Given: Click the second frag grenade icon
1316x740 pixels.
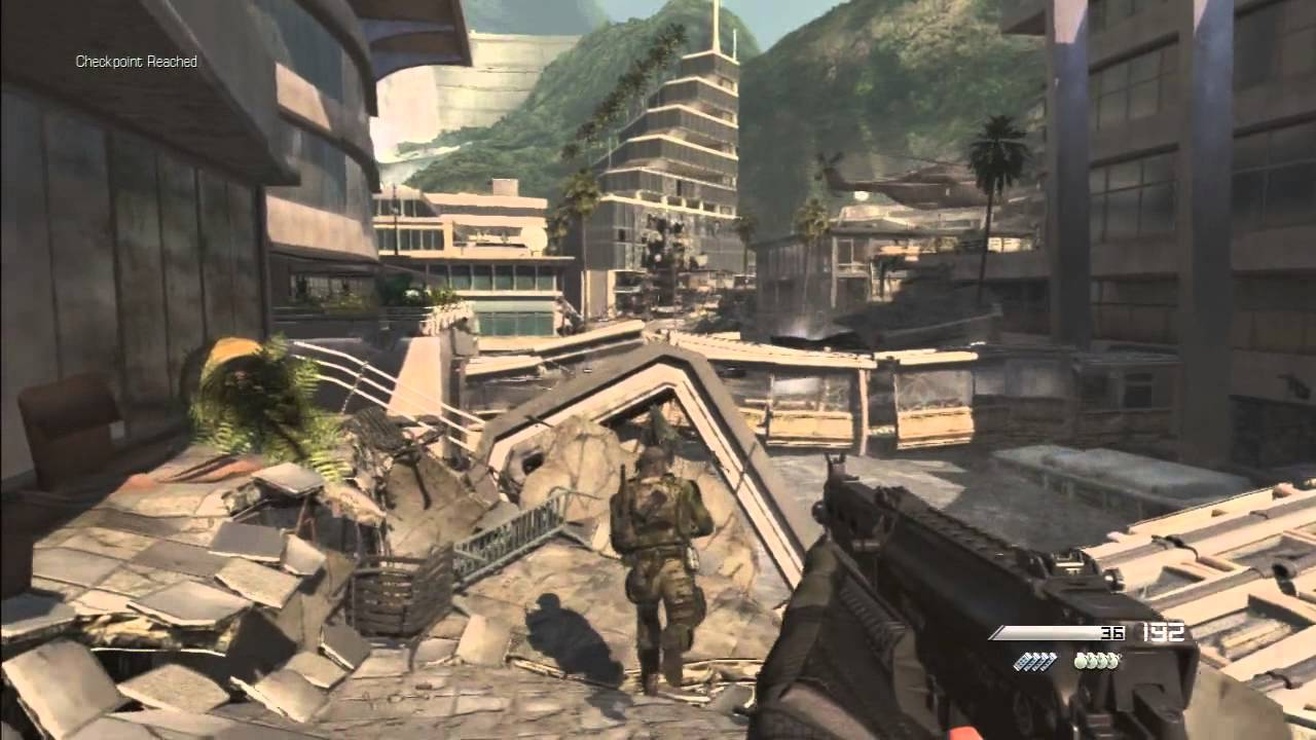Looking at the screenshot, I should click(1091, 660).
